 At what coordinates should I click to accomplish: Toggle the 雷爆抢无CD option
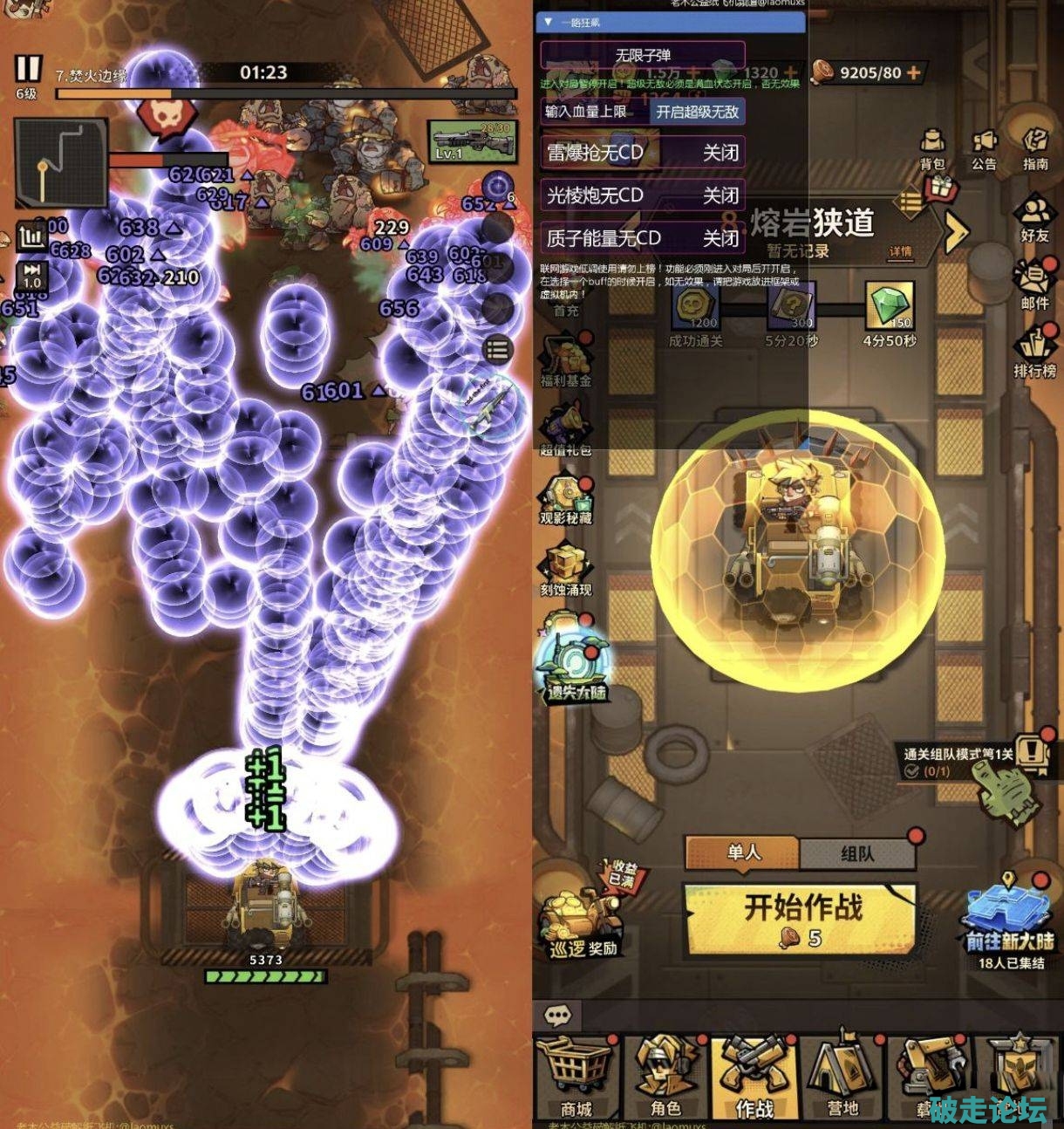[643, 153]
